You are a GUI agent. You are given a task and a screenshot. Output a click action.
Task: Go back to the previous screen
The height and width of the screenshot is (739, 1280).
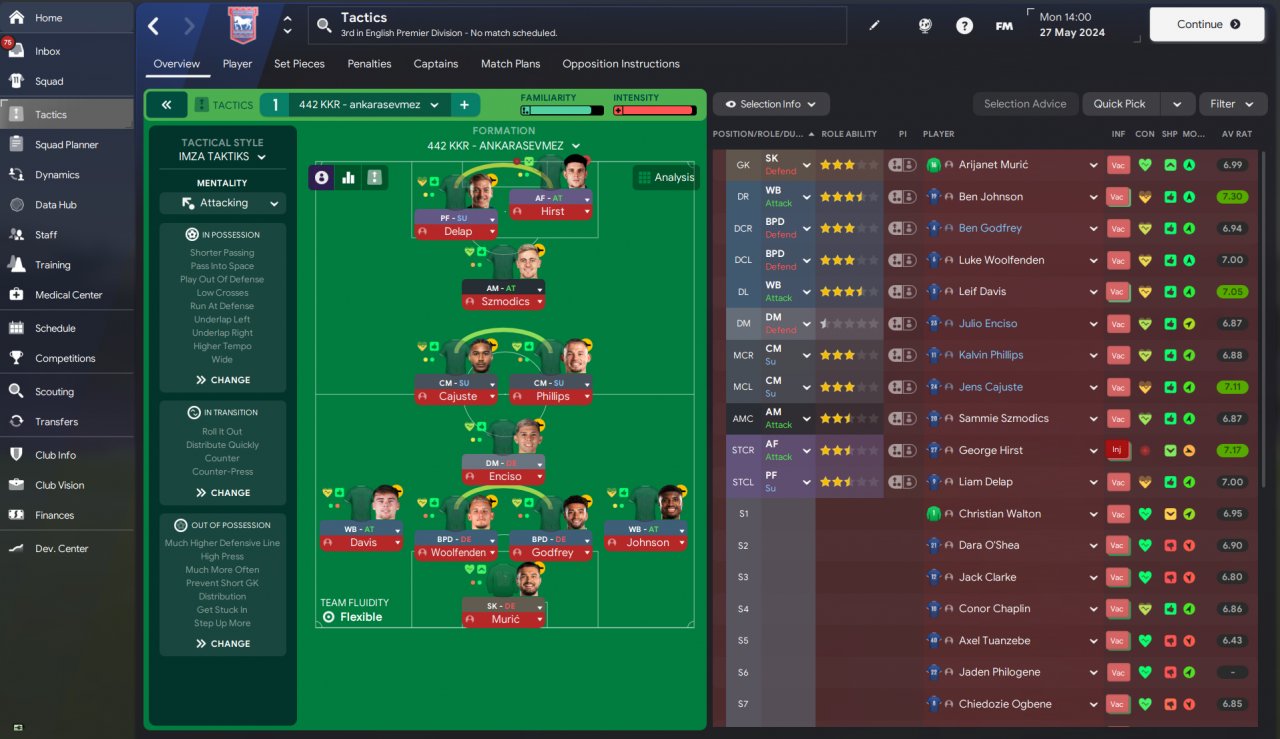[x=153, y=26]
